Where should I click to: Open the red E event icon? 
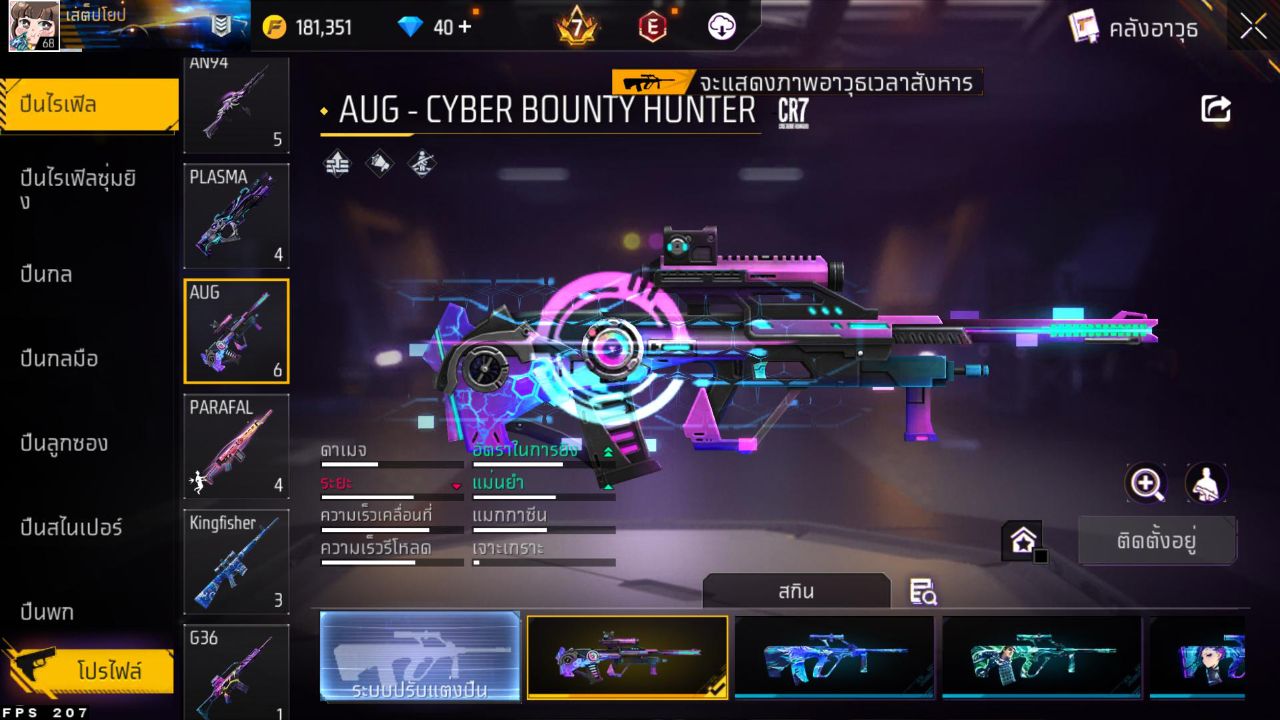point(653,27)
